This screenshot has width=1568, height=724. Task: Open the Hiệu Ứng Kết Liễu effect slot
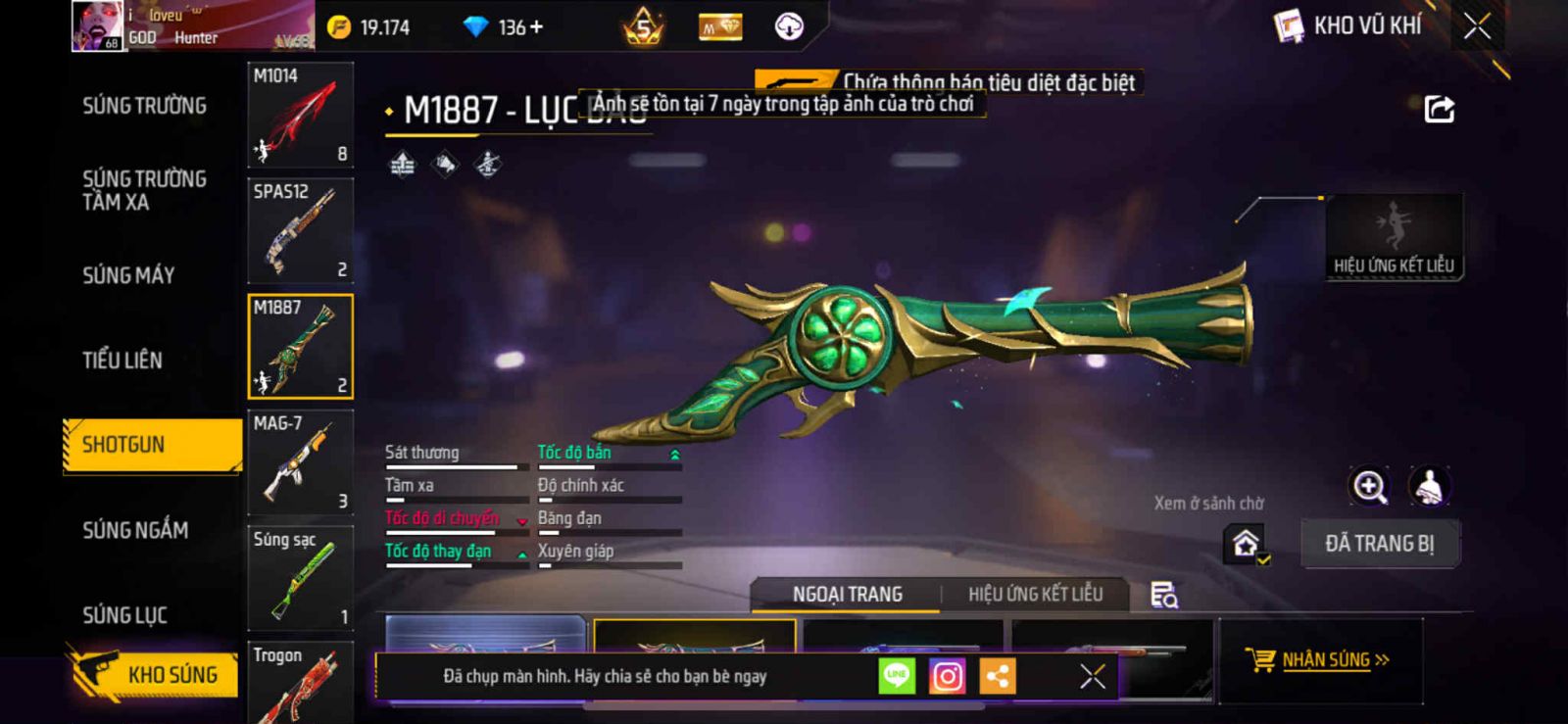pyautogui.click(x=1394, y=237)
